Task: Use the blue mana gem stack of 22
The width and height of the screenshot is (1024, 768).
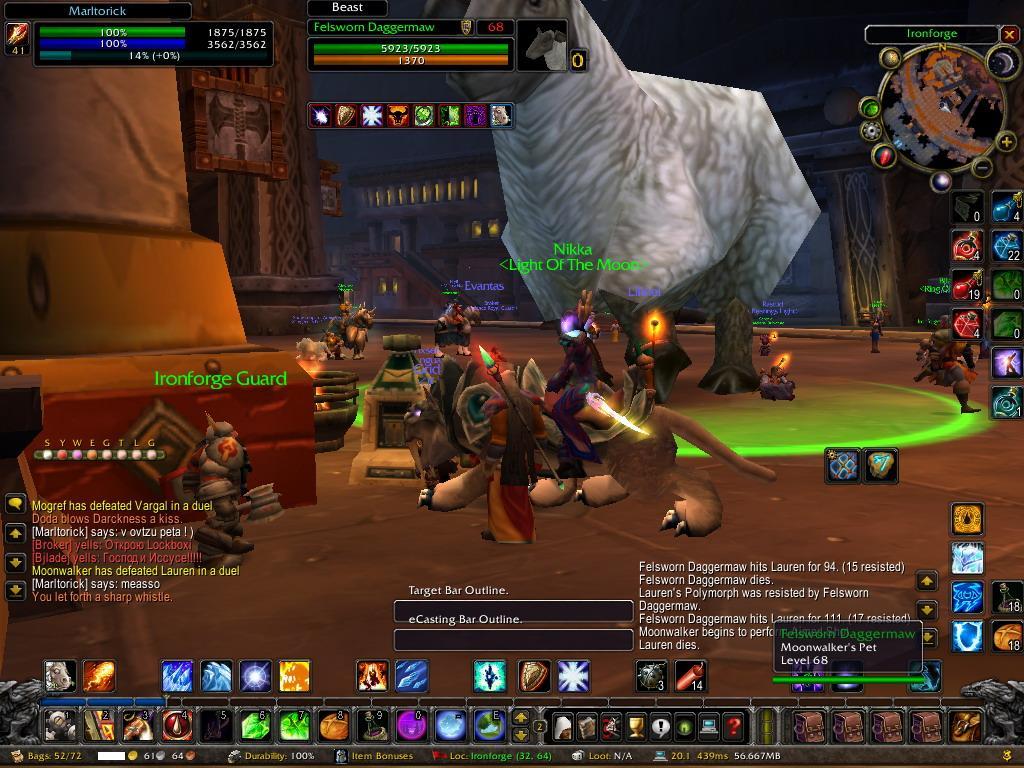Action: pyautogui.click(x=1006, y=246)
